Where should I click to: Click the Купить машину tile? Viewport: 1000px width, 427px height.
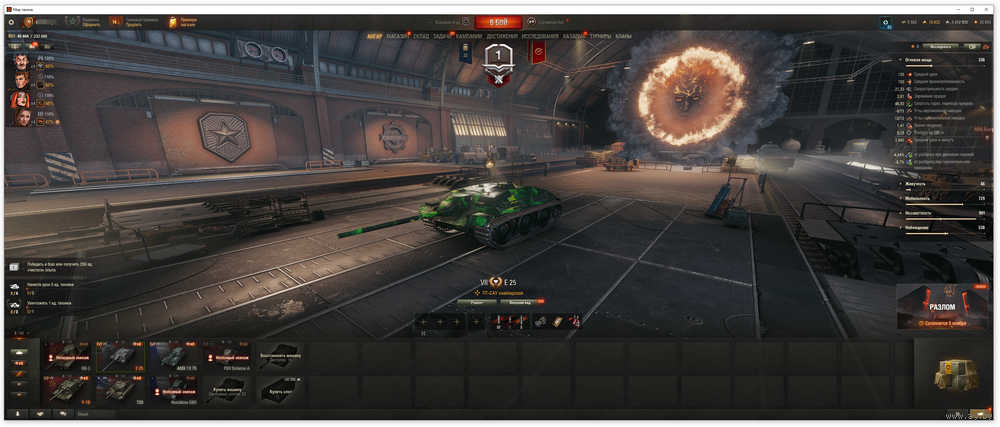point(225,388)
